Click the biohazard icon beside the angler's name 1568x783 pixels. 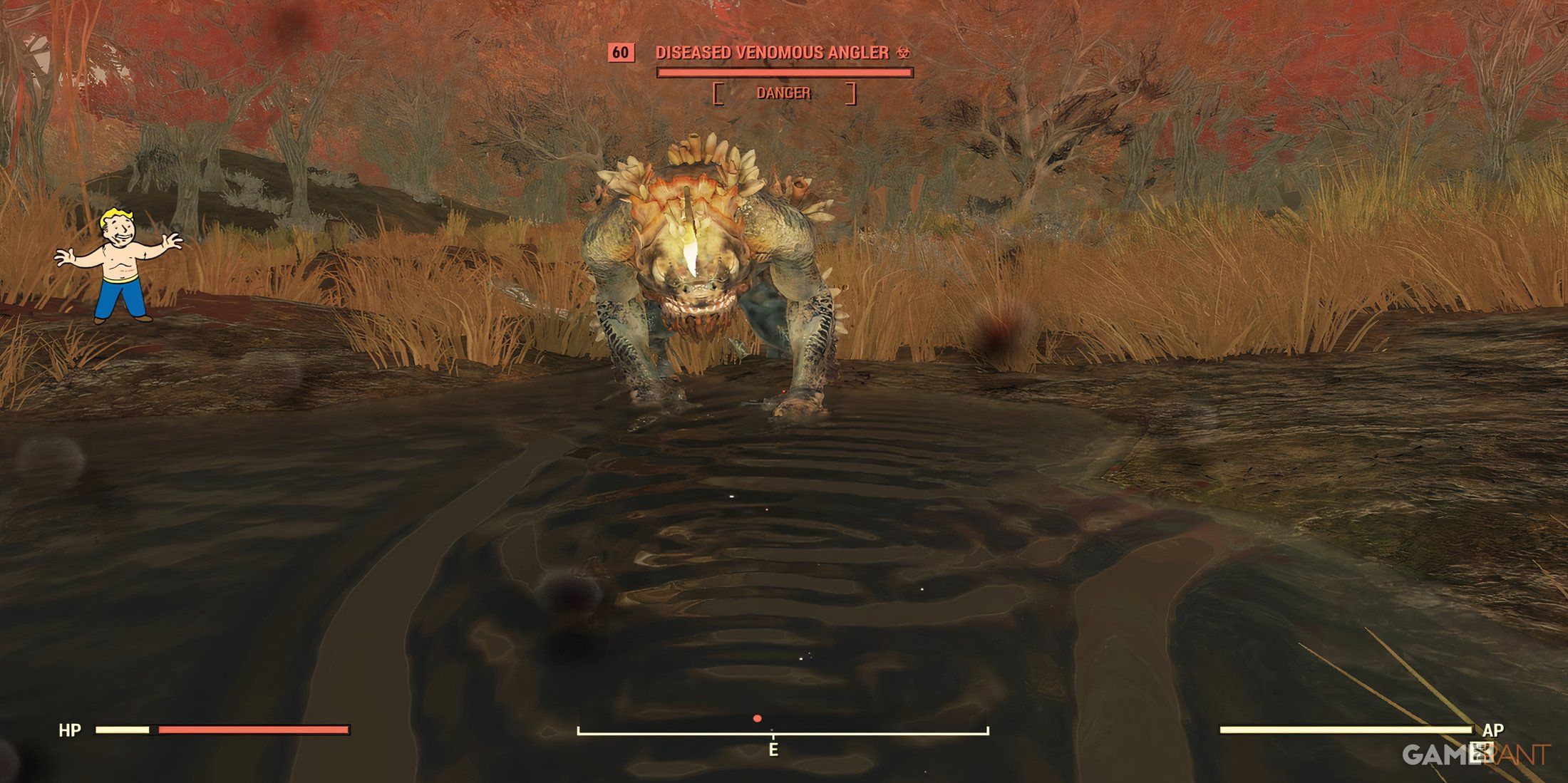[903, 53]
